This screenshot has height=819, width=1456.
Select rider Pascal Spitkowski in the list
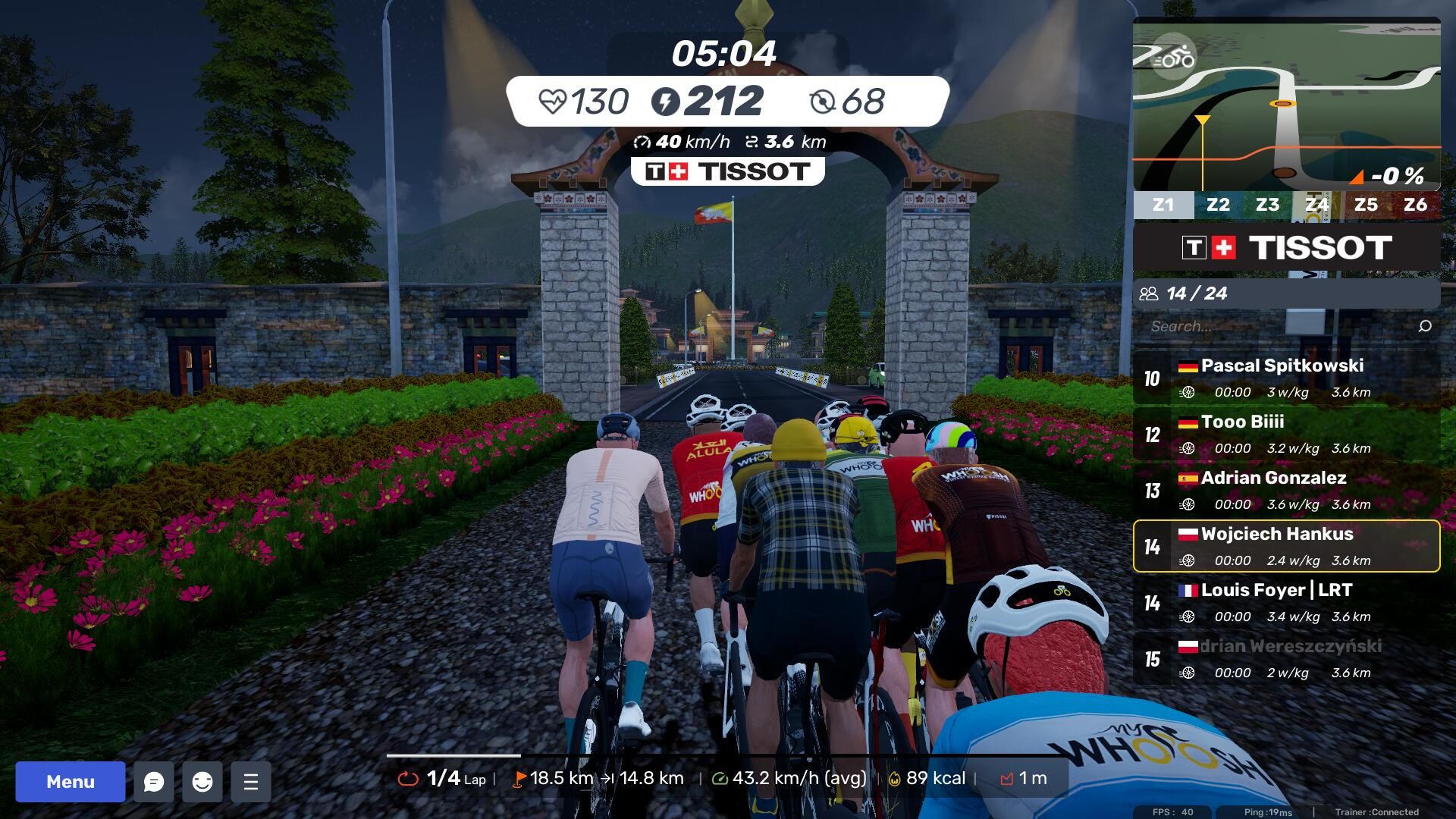coord(1286,378)
